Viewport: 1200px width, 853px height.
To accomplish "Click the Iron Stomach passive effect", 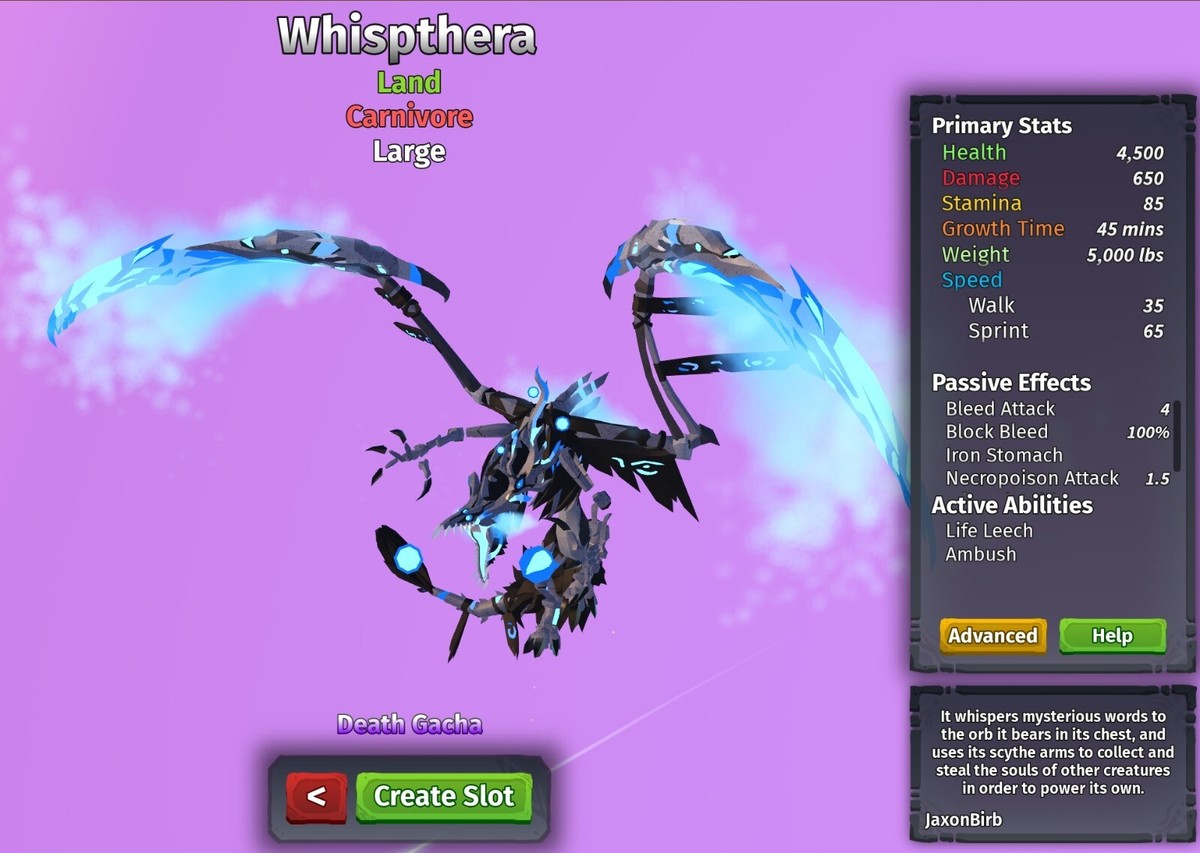I will [x=1004, y=455].
